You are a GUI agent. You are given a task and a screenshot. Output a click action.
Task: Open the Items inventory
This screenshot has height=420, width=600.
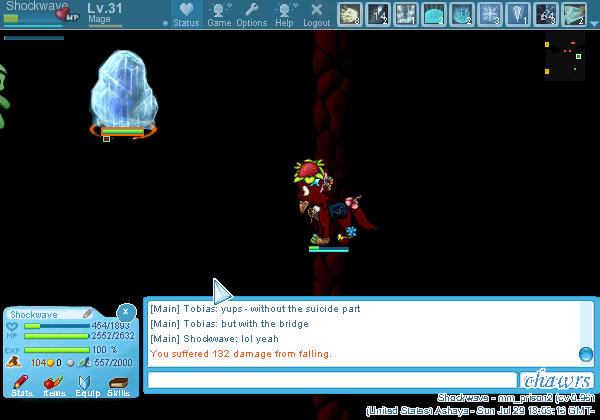[54, 383]
